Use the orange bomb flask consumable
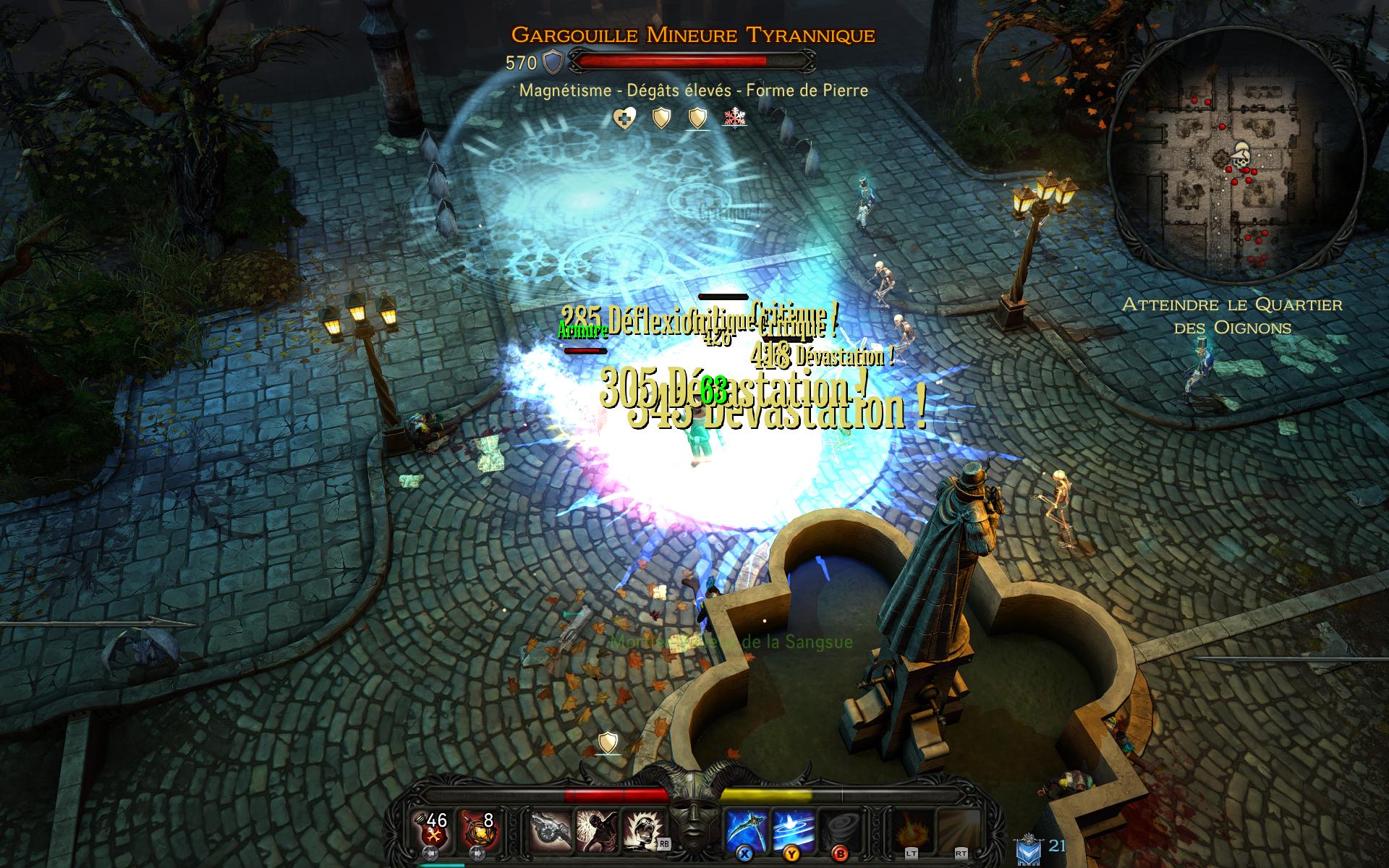This screenshot has height=868, width=1389. click(478, 827)
